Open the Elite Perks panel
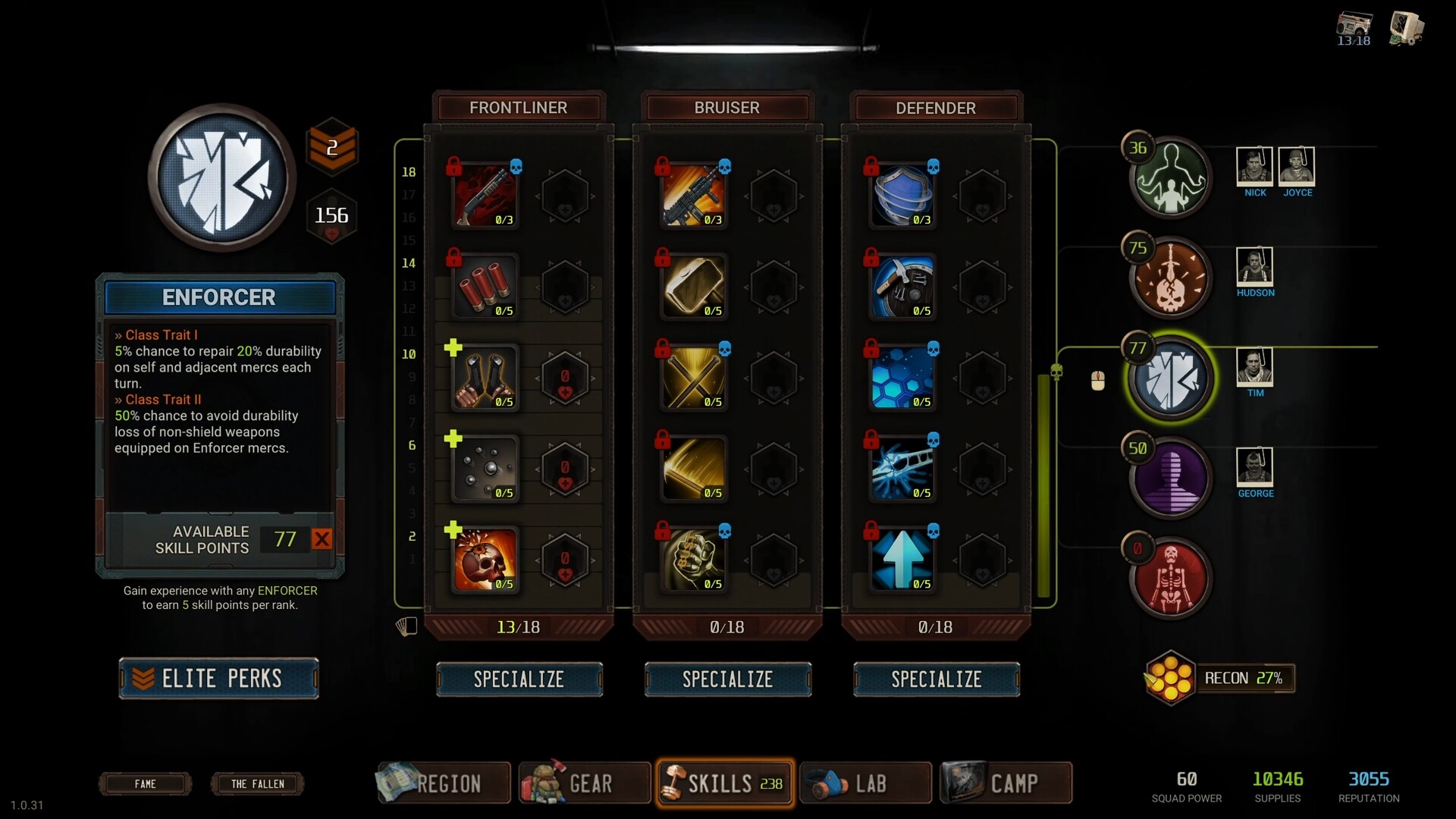The height and width of the screenshot is (819, 1456). 218,678
